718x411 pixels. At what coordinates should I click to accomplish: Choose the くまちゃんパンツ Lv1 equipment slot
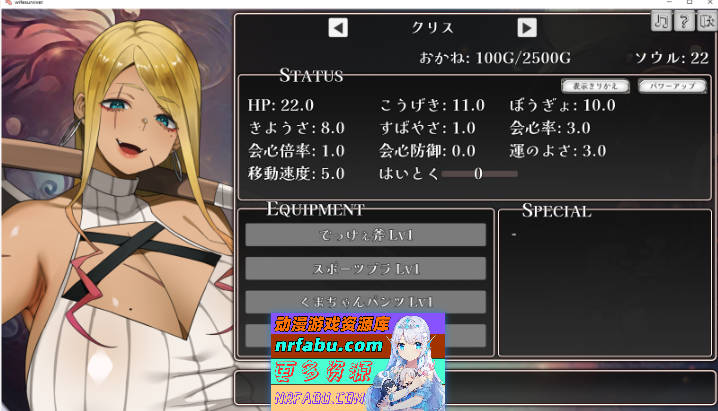[365, 301]
